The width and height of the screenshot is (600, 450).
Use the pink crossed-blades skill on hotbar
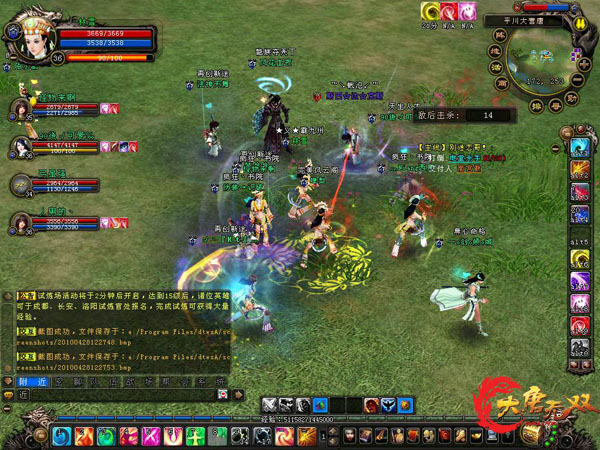(x=150, y=436)
